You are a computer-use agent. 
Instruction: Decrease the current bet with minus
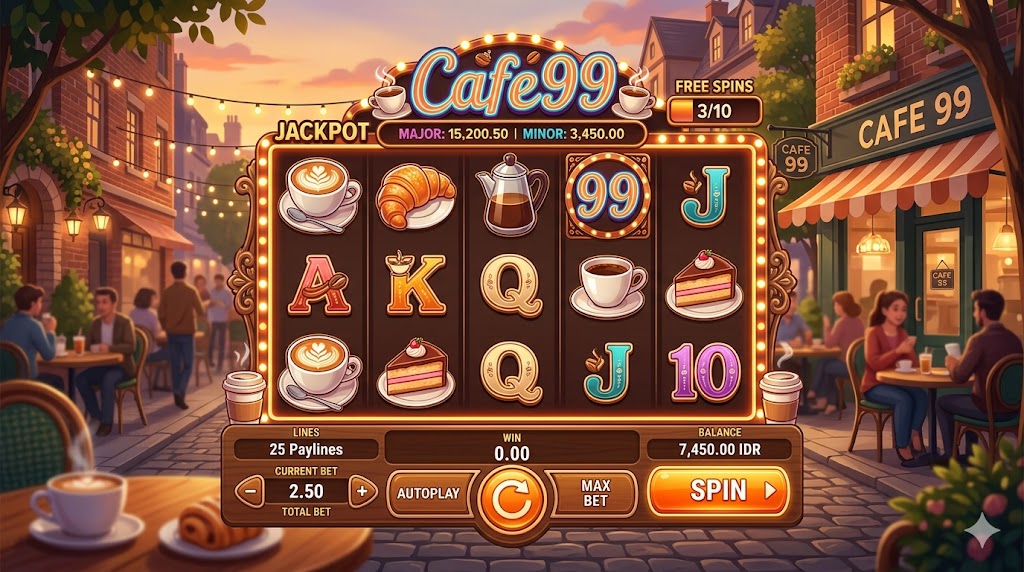(250, 491)
